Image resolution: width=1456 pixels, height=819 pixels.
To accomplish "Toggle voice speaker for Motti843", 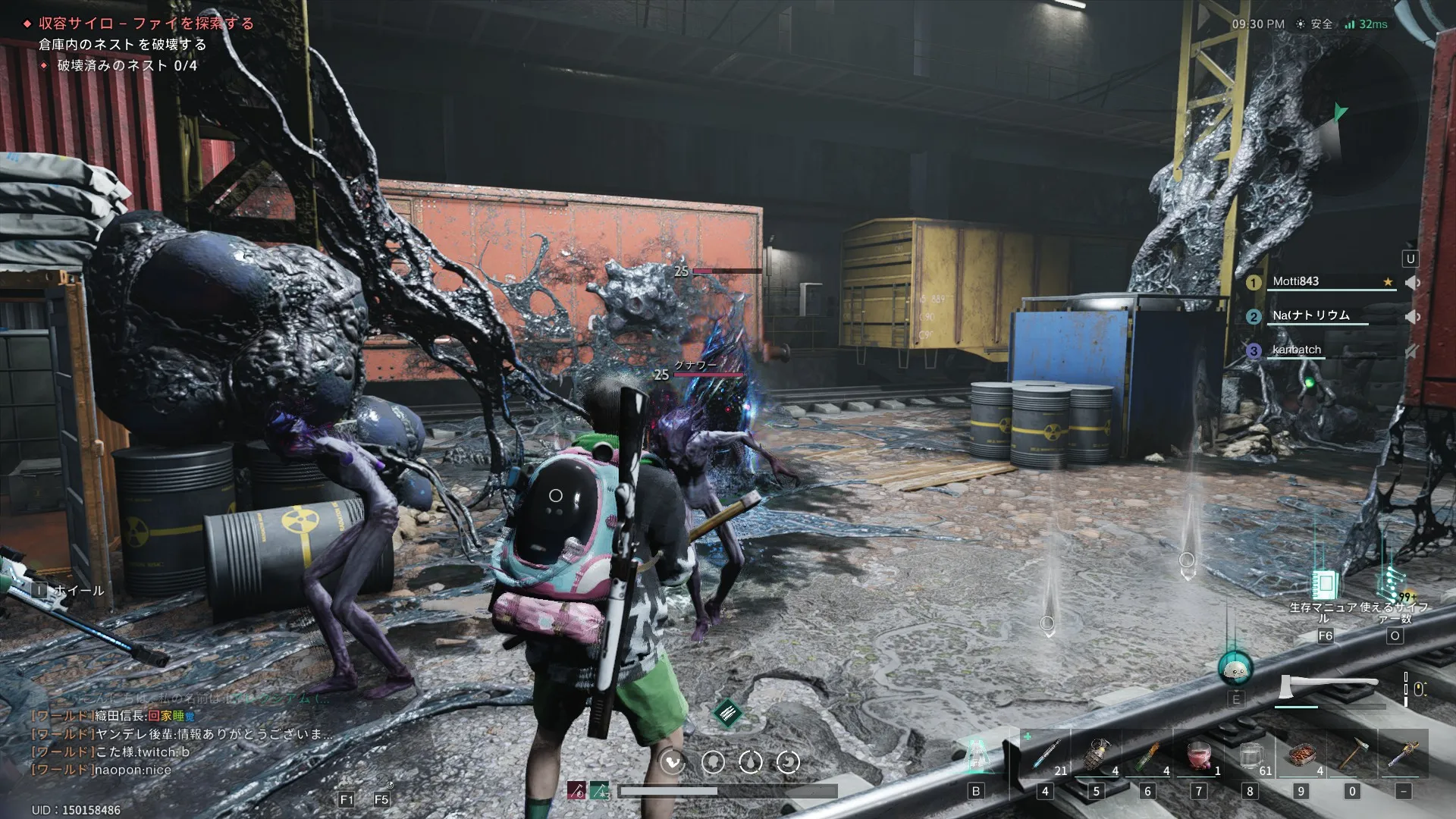I will 1411,282.
